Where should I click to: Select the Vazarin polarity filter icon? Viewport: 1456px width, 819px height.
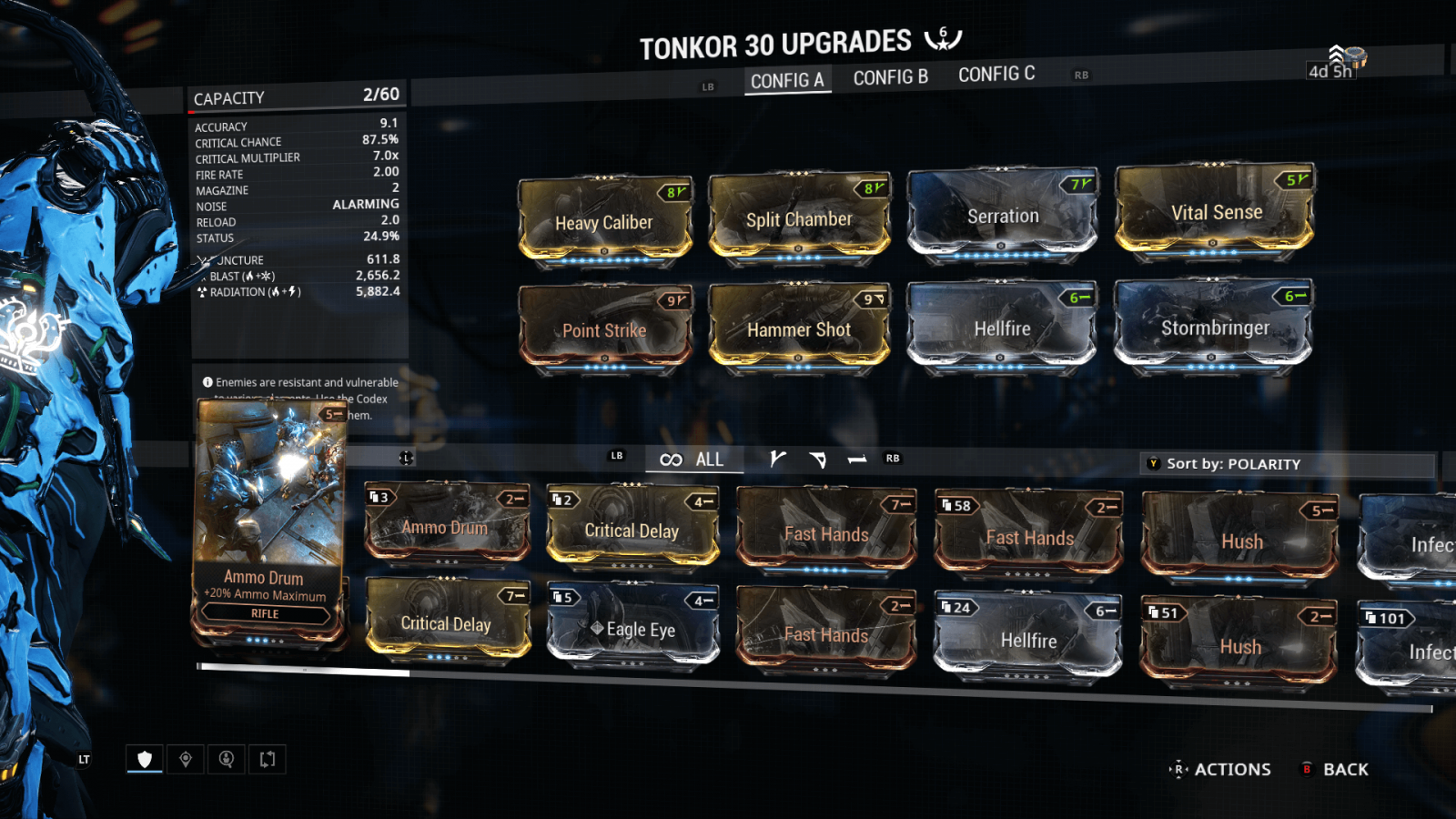(818, 460)
